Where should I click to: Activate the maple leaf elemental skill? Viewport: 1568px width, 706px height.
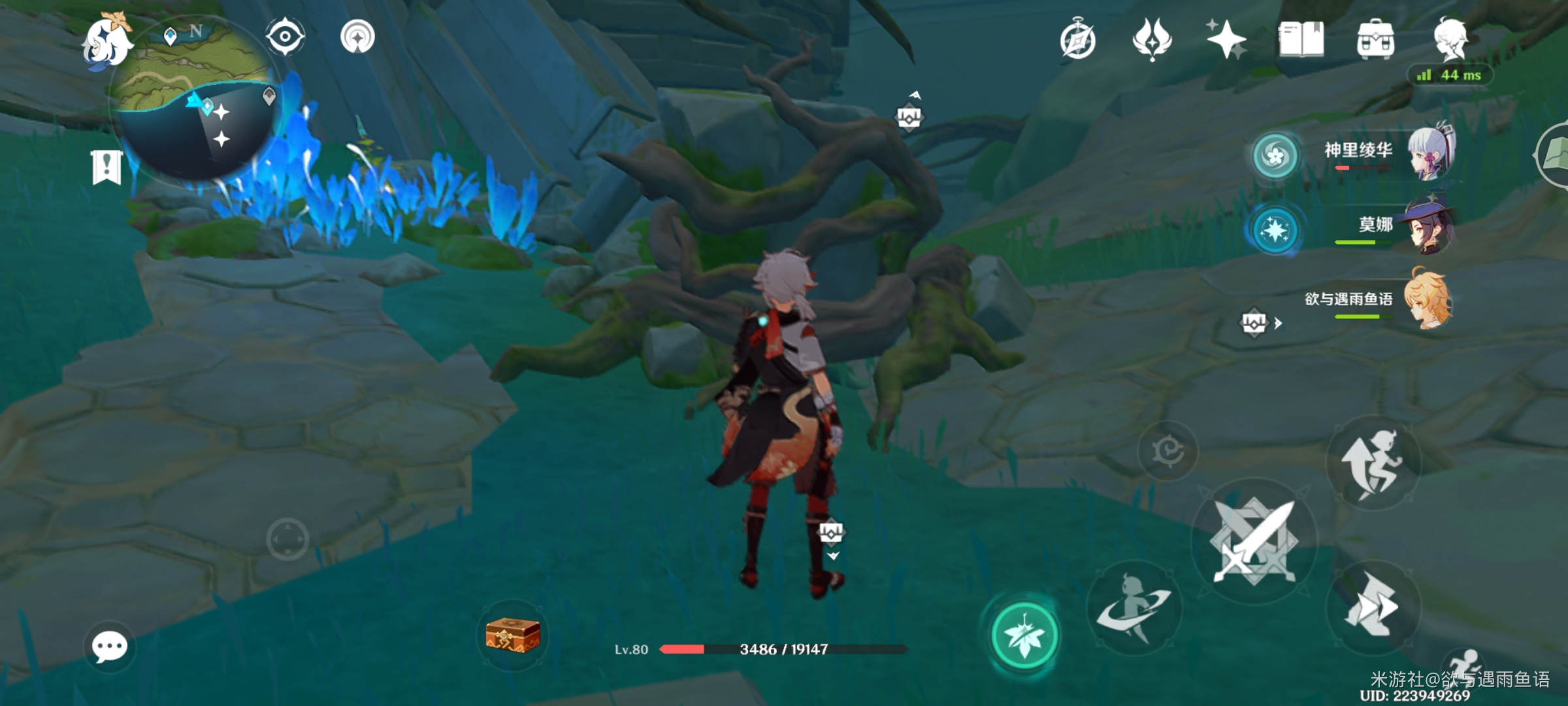click(x=1024, y=635)
